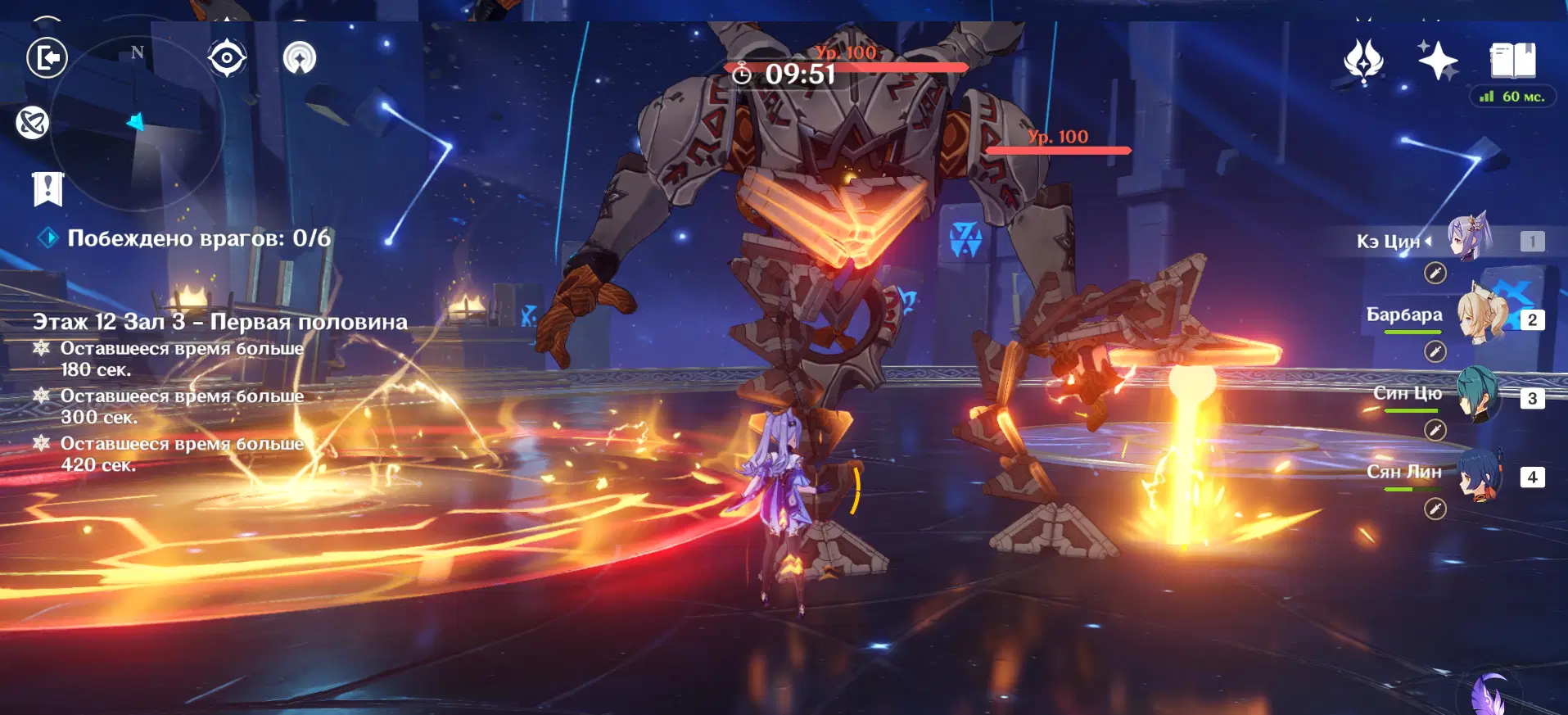Switch to party member Сян Лин
Viewport: 1568px width, 715px height.
point(1480,475)
